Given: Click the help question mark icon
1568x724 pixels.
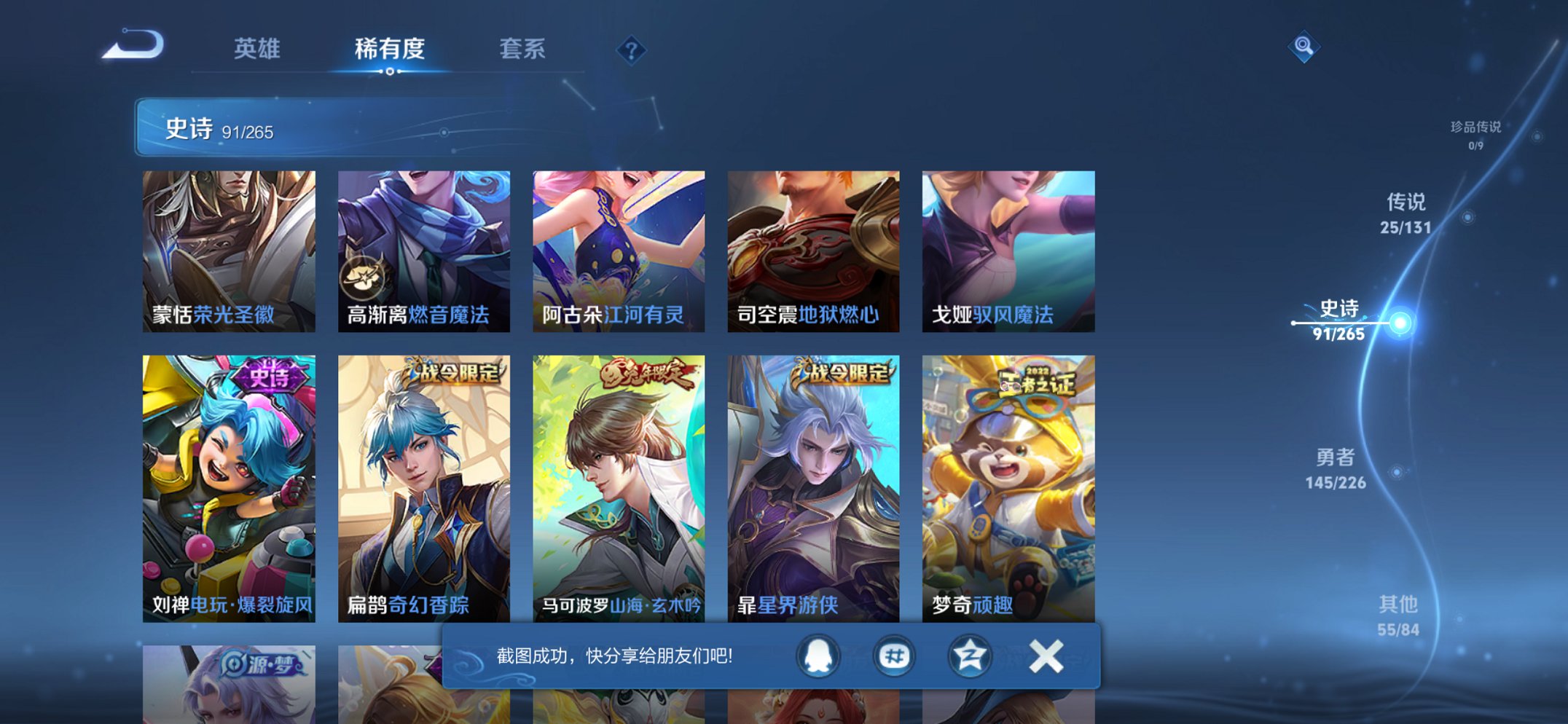Looking at the screenshot, I should point(631,50).
